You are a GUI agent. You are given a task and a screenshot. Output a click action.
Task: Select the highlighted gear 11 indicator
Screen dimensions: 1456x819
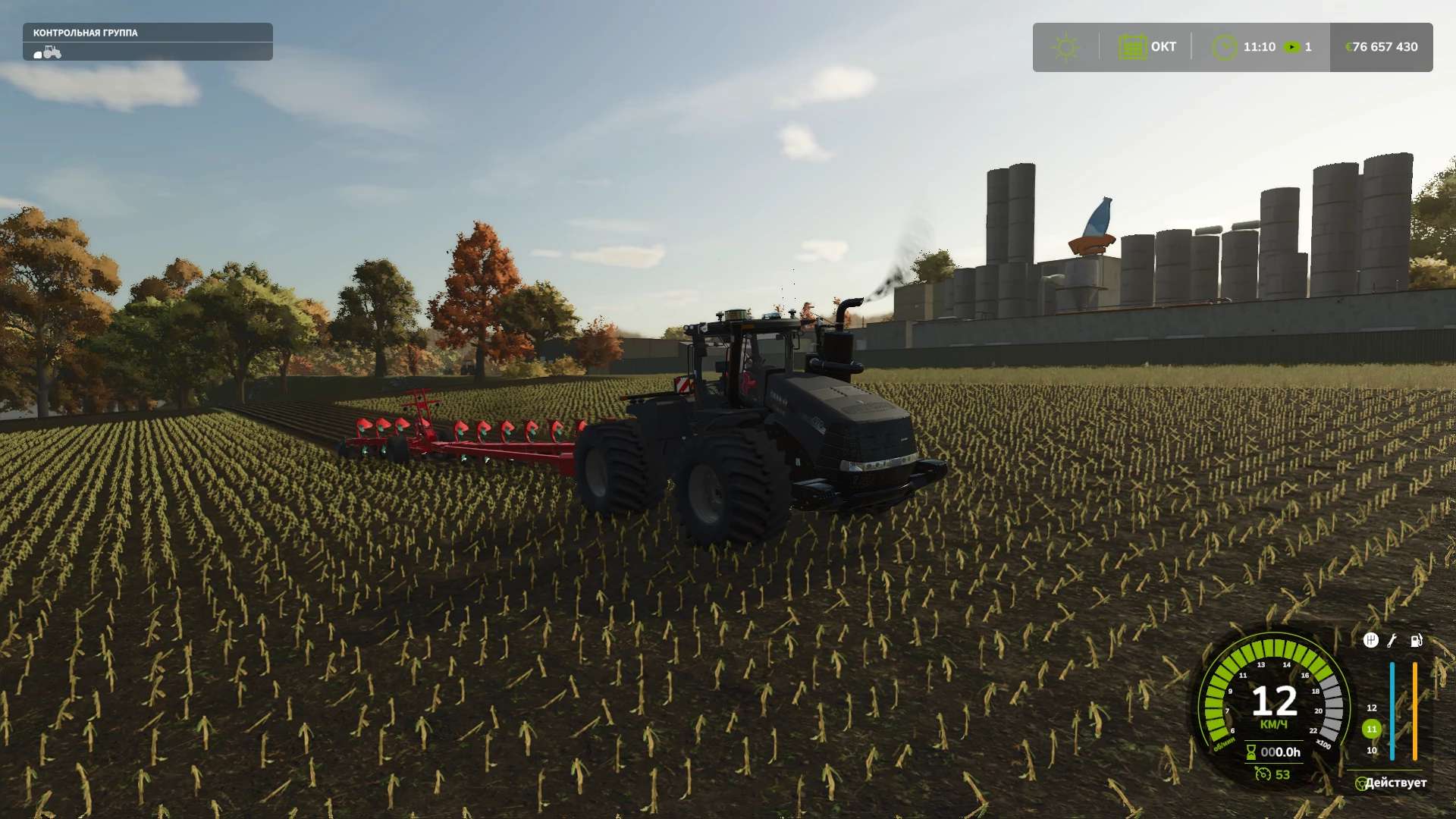click(x=1371, y=729)
